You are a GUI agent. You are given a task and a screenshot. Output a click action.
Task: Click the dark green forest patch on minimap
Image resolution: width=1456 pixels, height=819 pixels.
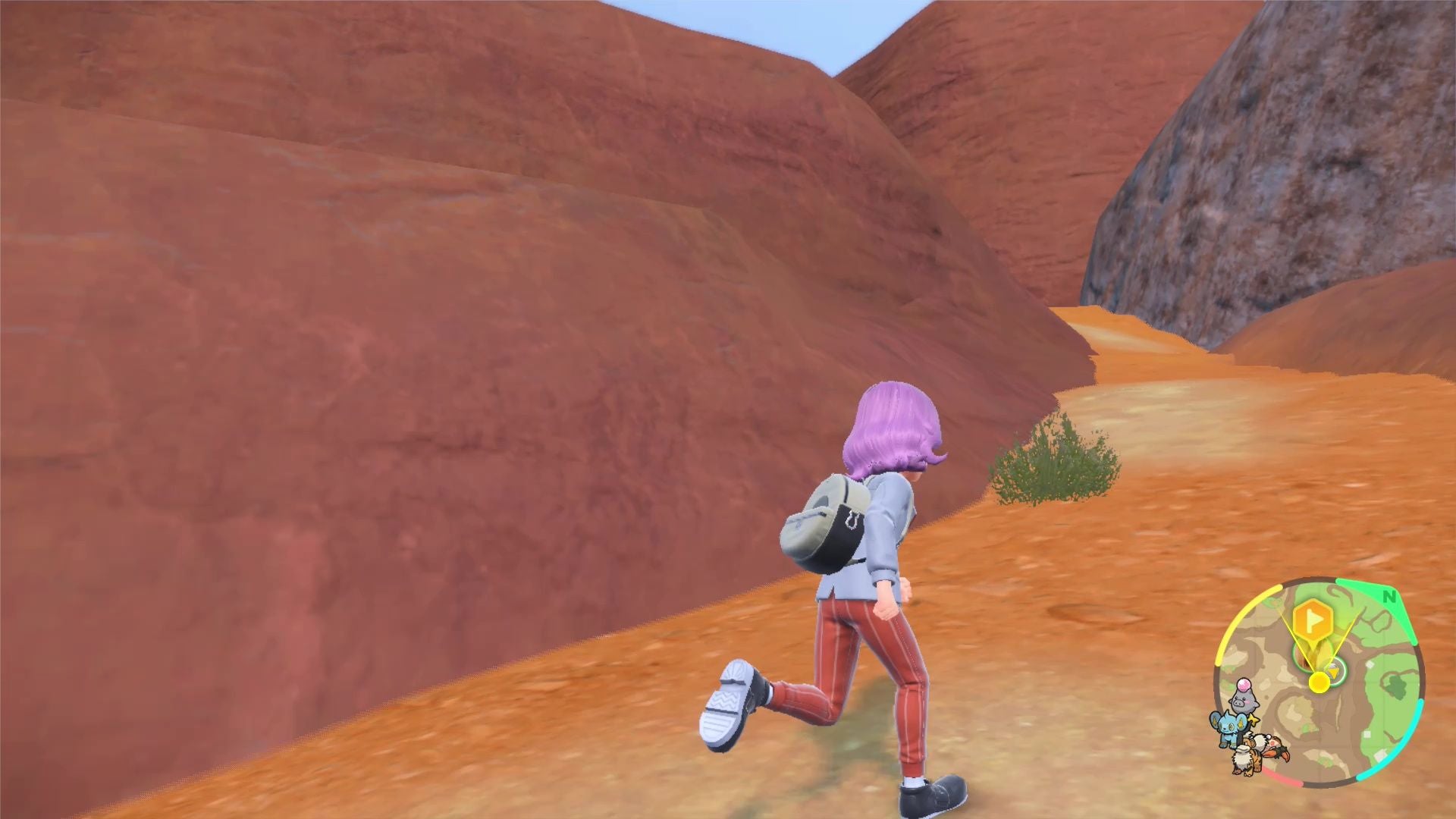pyautogui.click(x=1397, y=684)
